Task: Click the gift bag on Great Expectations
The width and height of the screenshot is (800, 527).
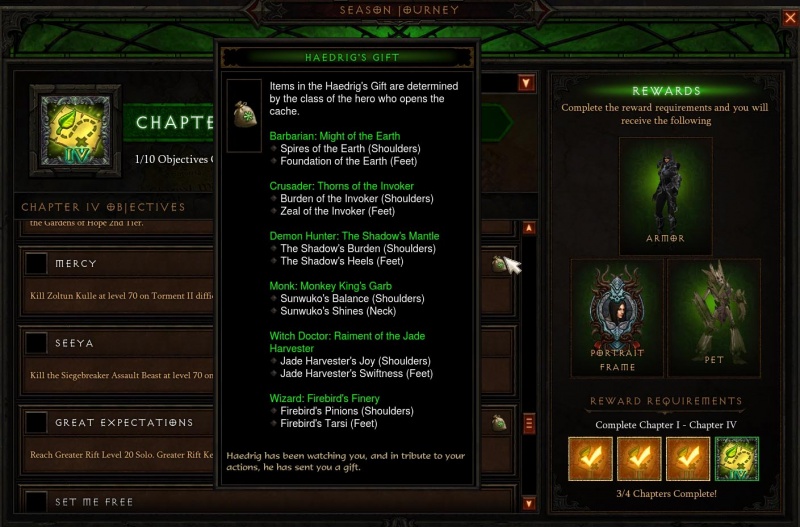Action: pyautogui.click(x=498, y=423)
